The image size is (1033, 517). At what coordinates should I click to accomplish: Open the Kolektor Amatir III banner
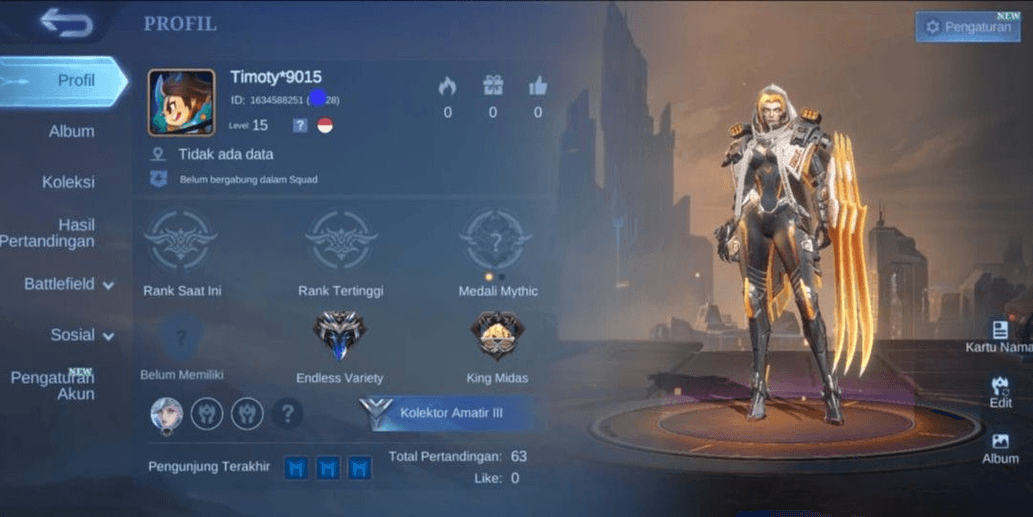(x=446, y=413)
